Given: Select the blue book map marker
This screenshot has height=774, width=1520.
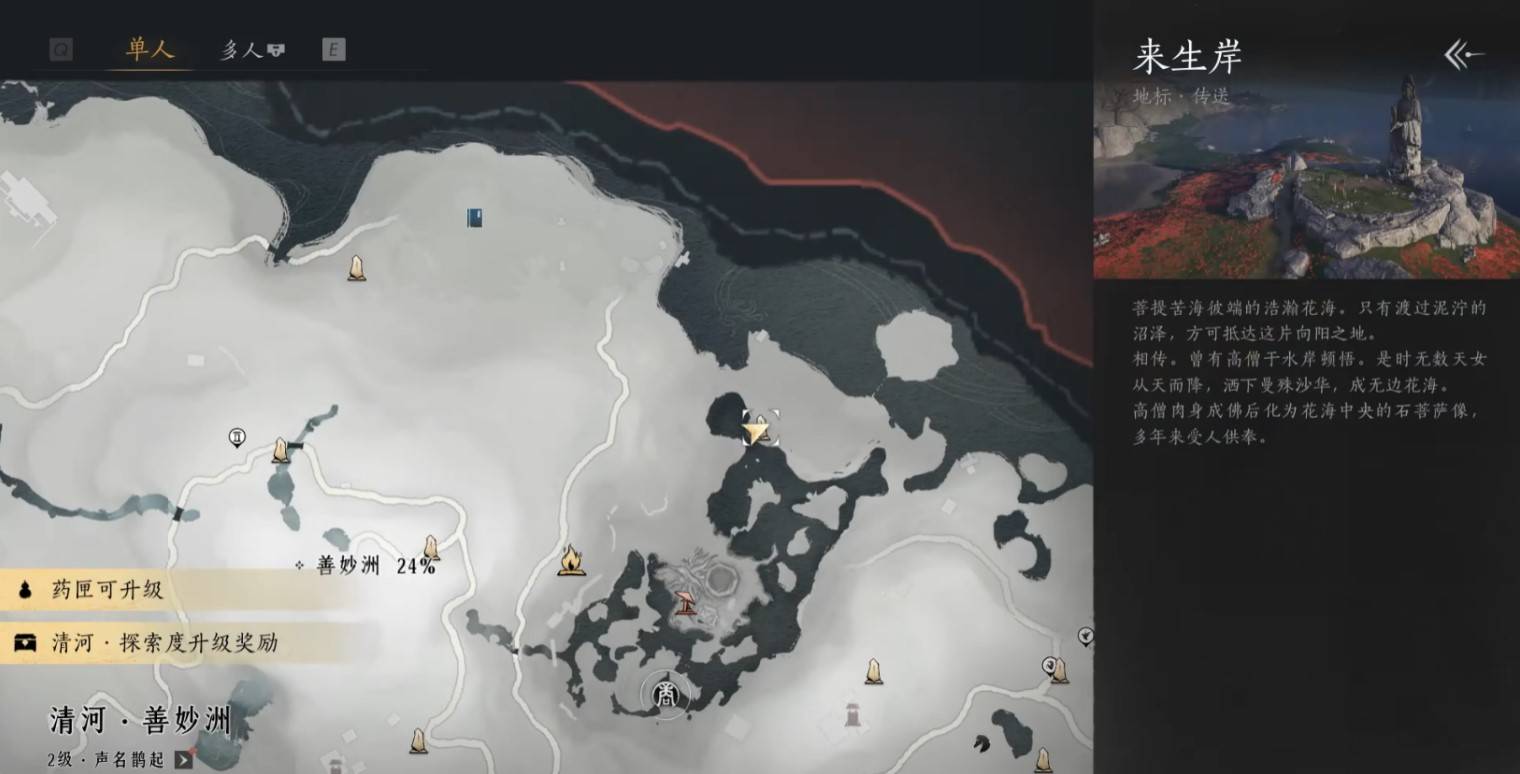Looking at the screenshot, I should point(475,217).
